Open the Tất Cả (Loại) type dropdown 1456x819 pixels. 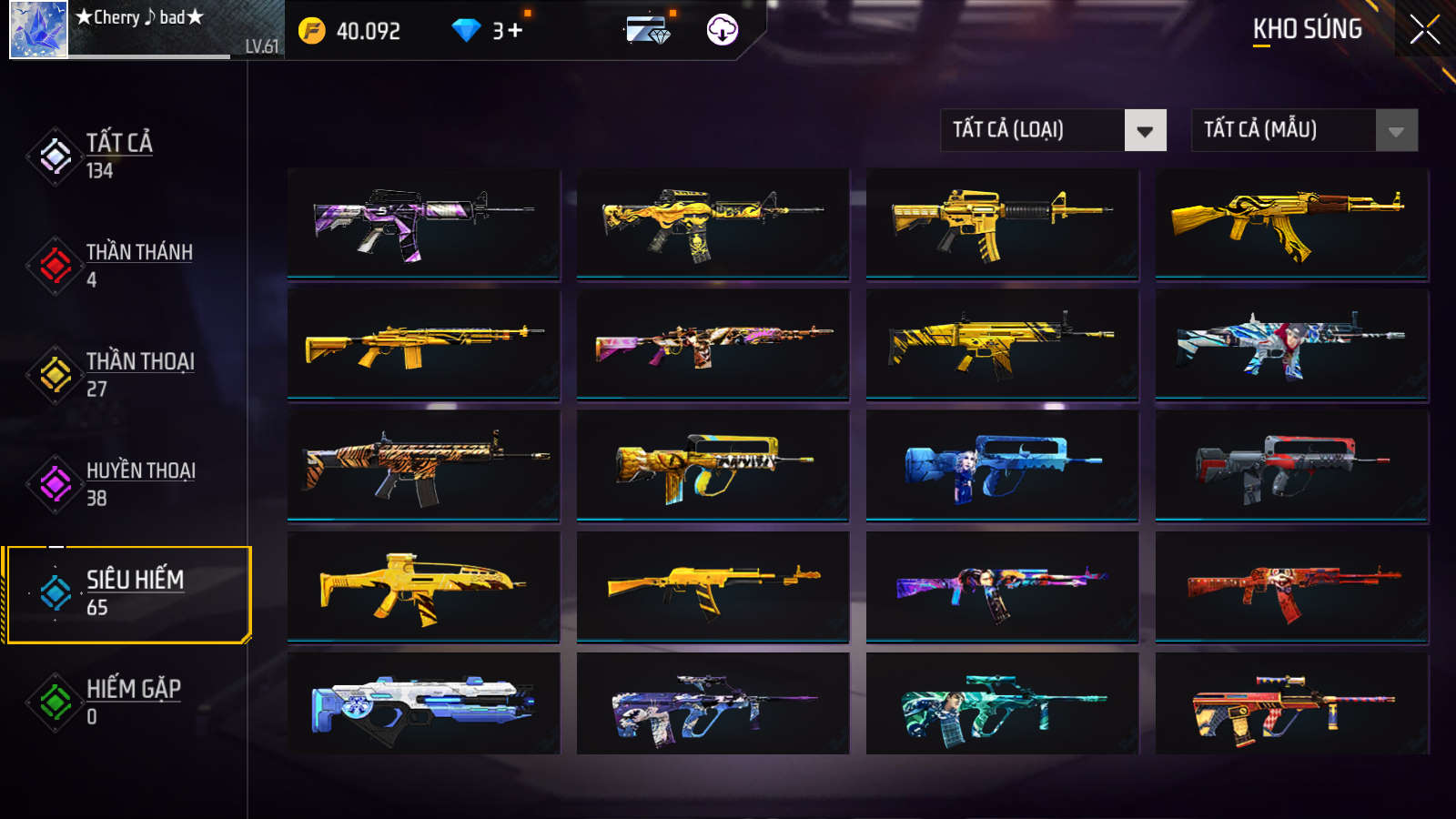(1053, 130)
